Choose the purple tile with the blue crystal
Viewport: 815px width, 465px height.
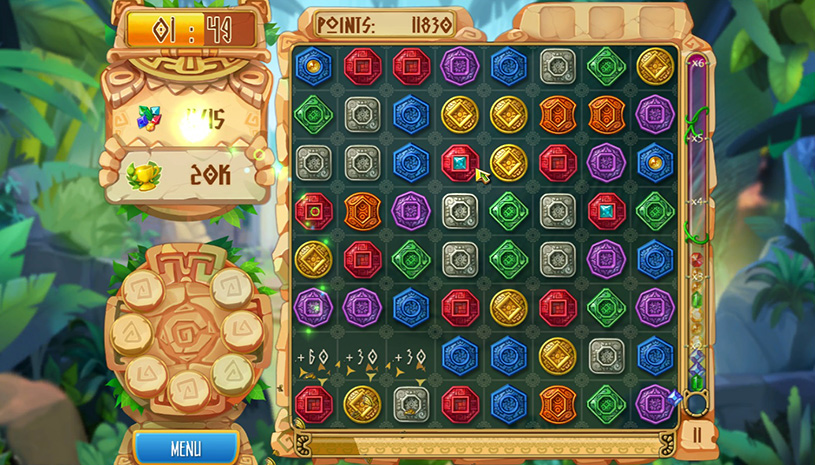(x=655, y=404)
